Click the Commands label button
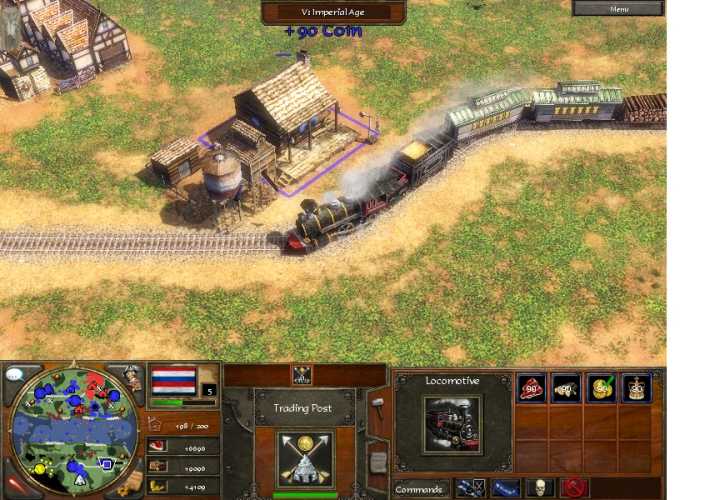The height and width of the screenshot is (500, 720). click(419, 489)
